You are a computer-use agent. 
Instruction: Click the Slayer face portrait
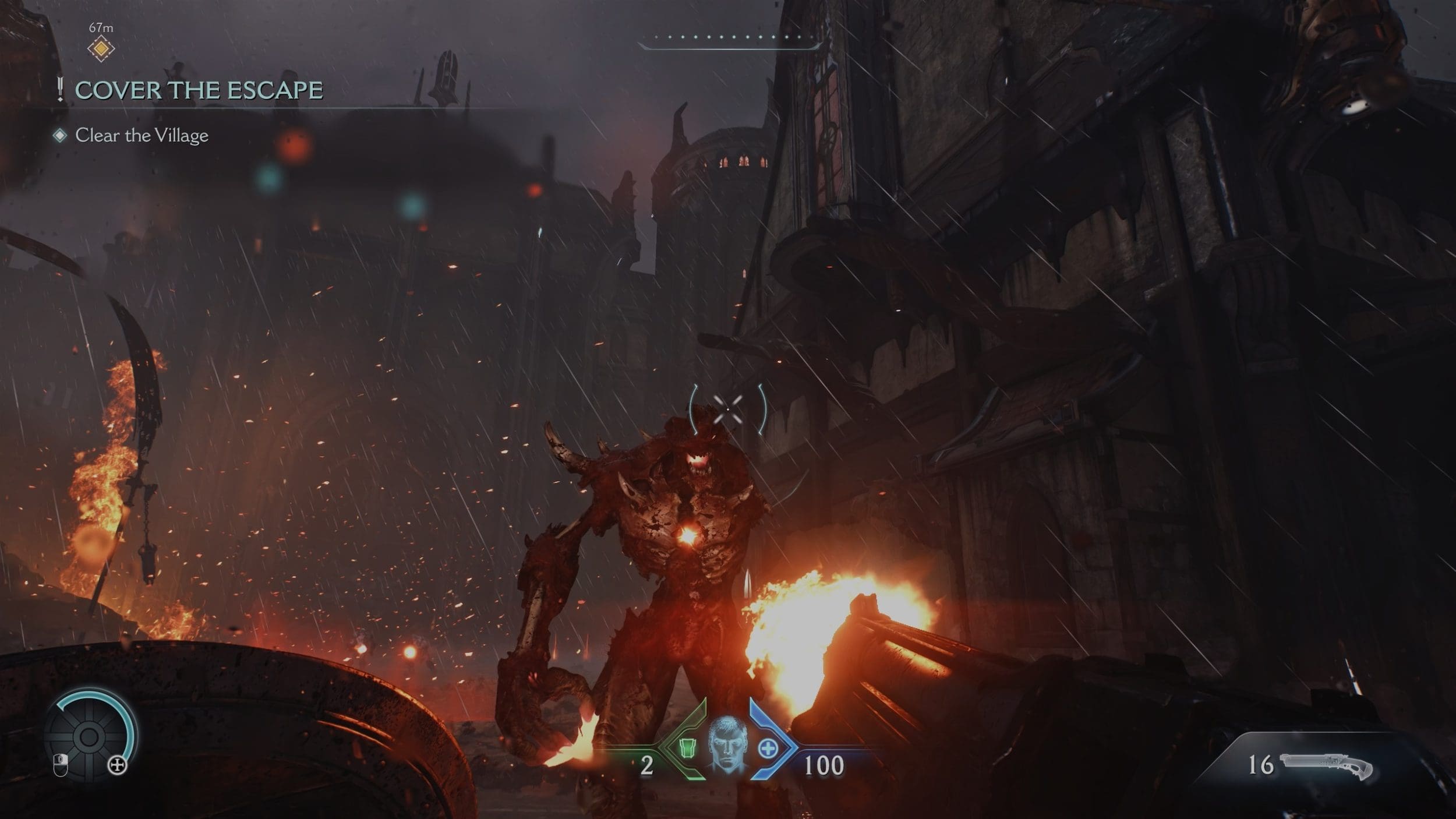pyautogui.click(x=727, y=745)
